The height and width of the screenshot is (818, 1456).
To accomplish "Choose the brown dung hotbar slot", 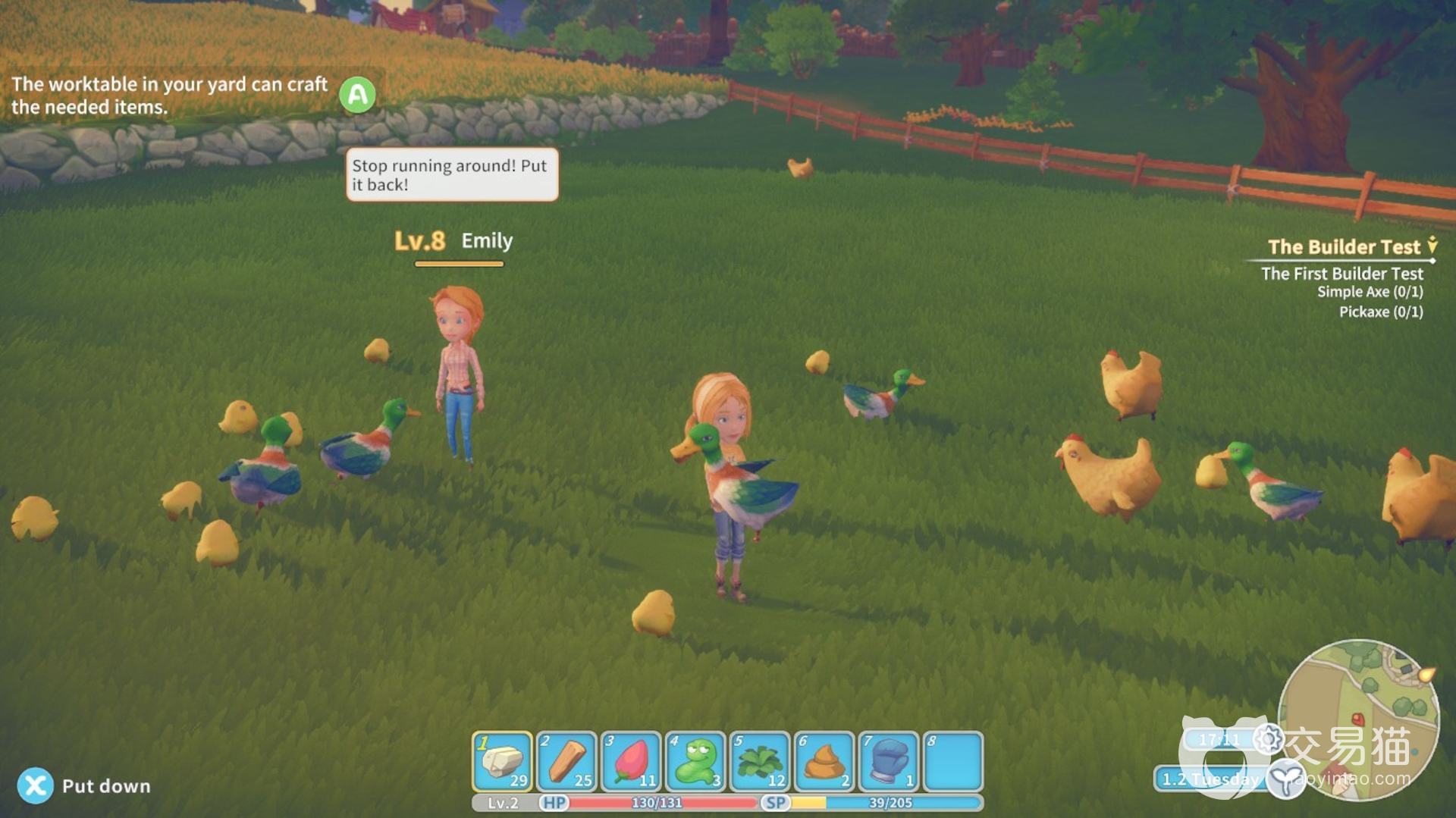I will (824, 761).
